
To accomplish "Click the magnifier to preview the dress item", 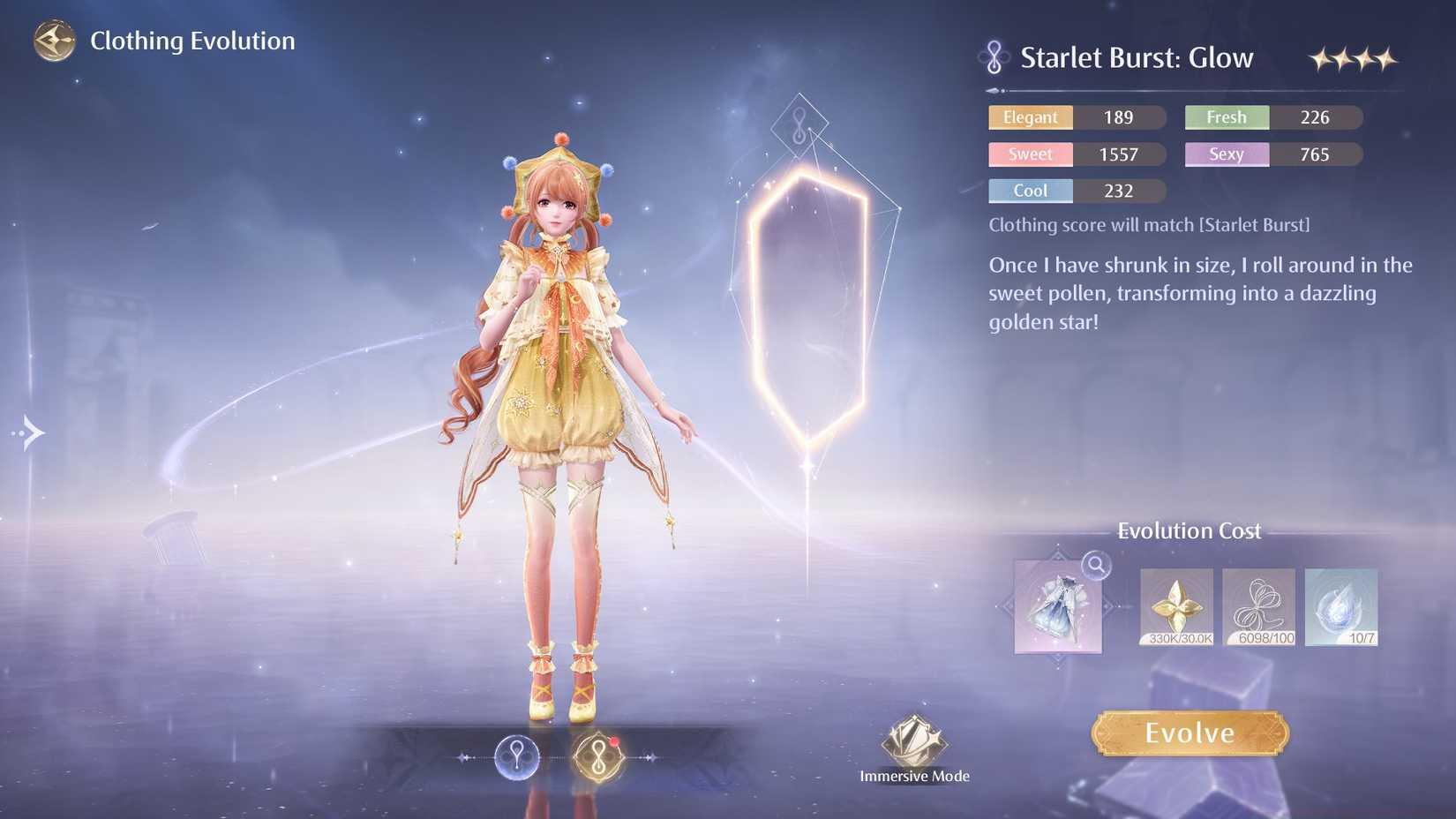I will [x=1095, y=568].
